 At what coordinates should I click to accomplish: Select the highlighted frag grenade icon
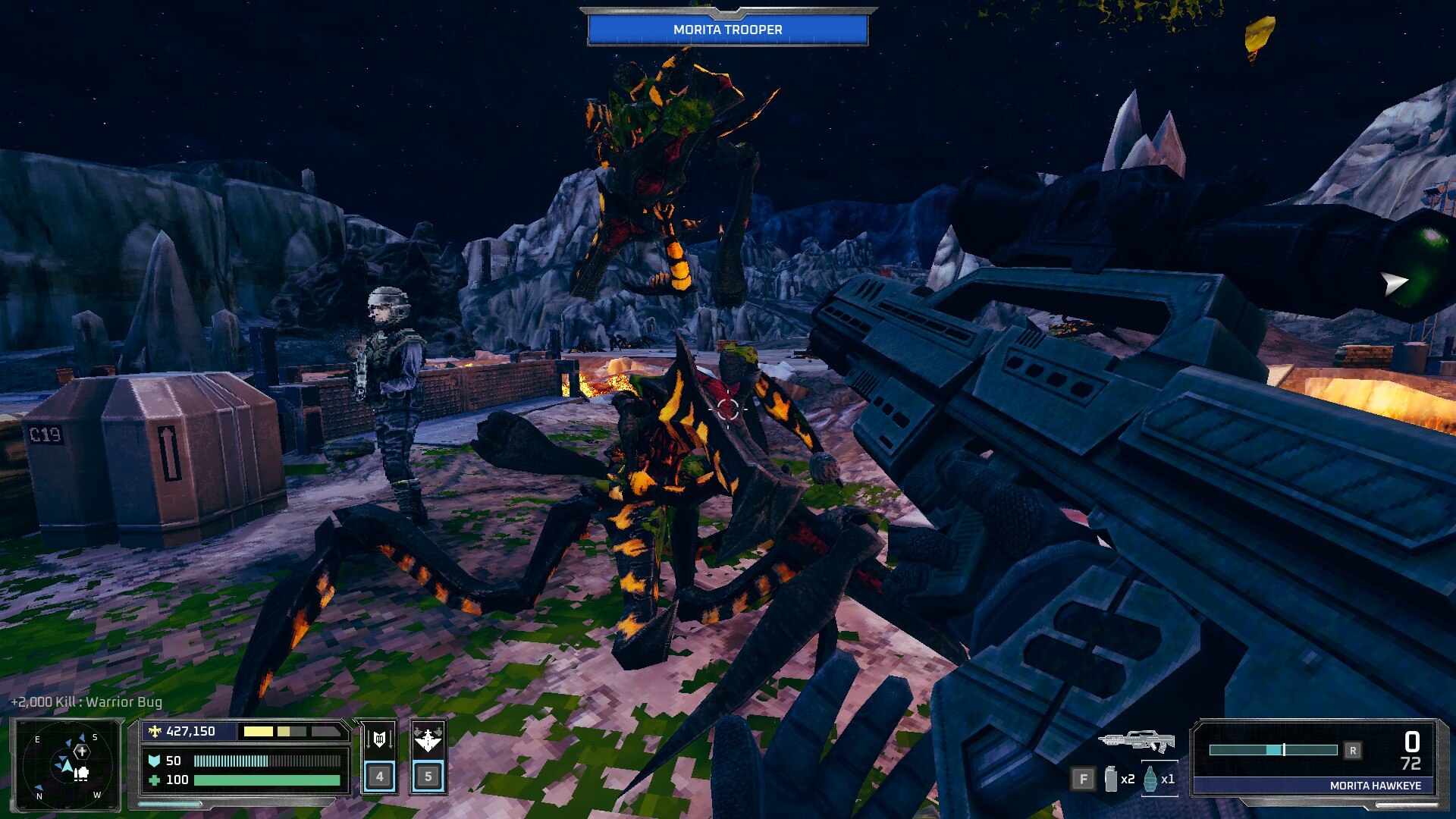1150,779
